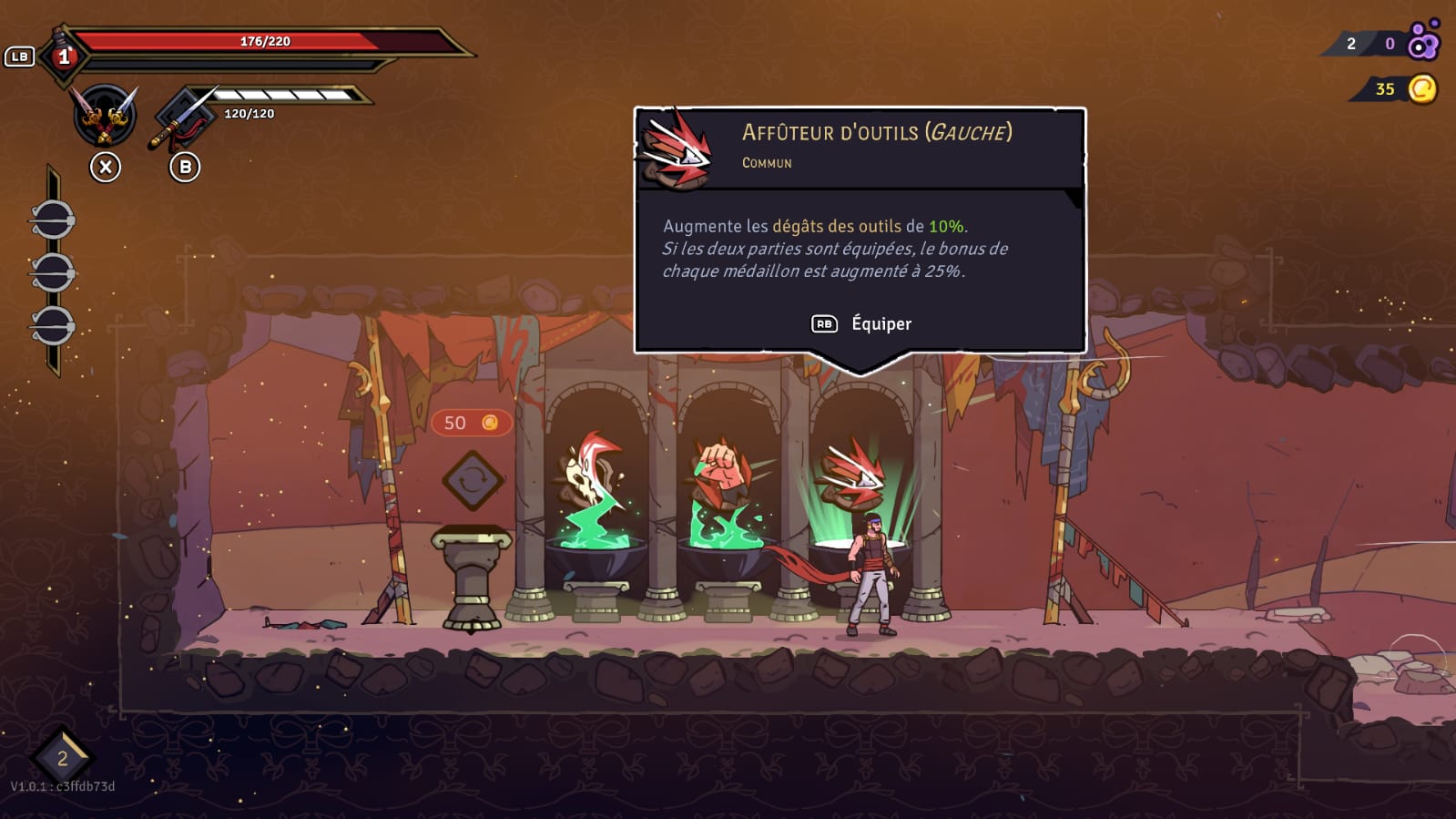Click the purple spirit orbs icon

(1423, 41)
